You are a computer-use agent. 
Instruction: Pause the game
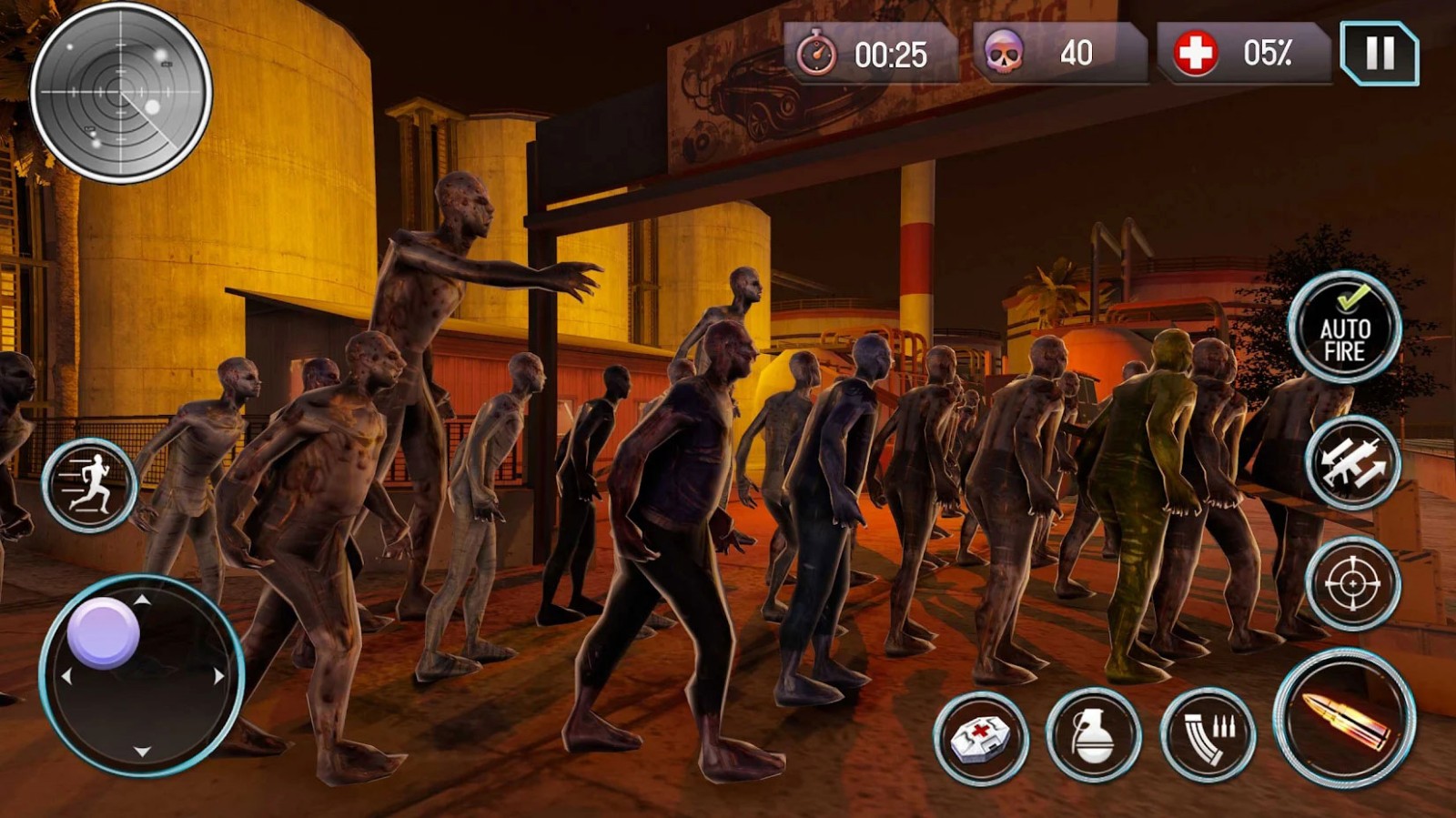tap(1379, 54)
